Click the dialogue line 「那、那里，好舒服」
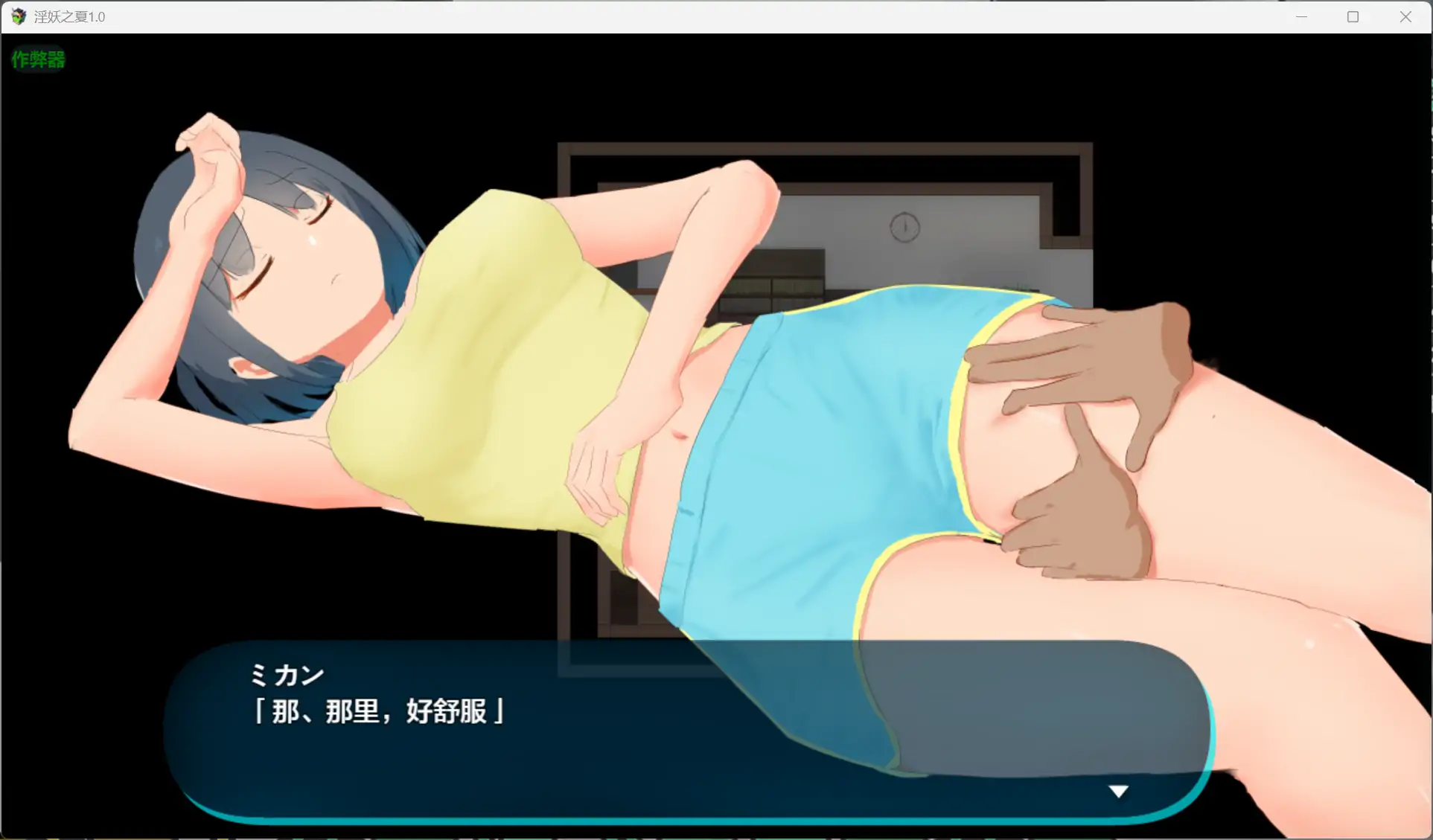Screen dimensions: 1433x840 (378, 712)
